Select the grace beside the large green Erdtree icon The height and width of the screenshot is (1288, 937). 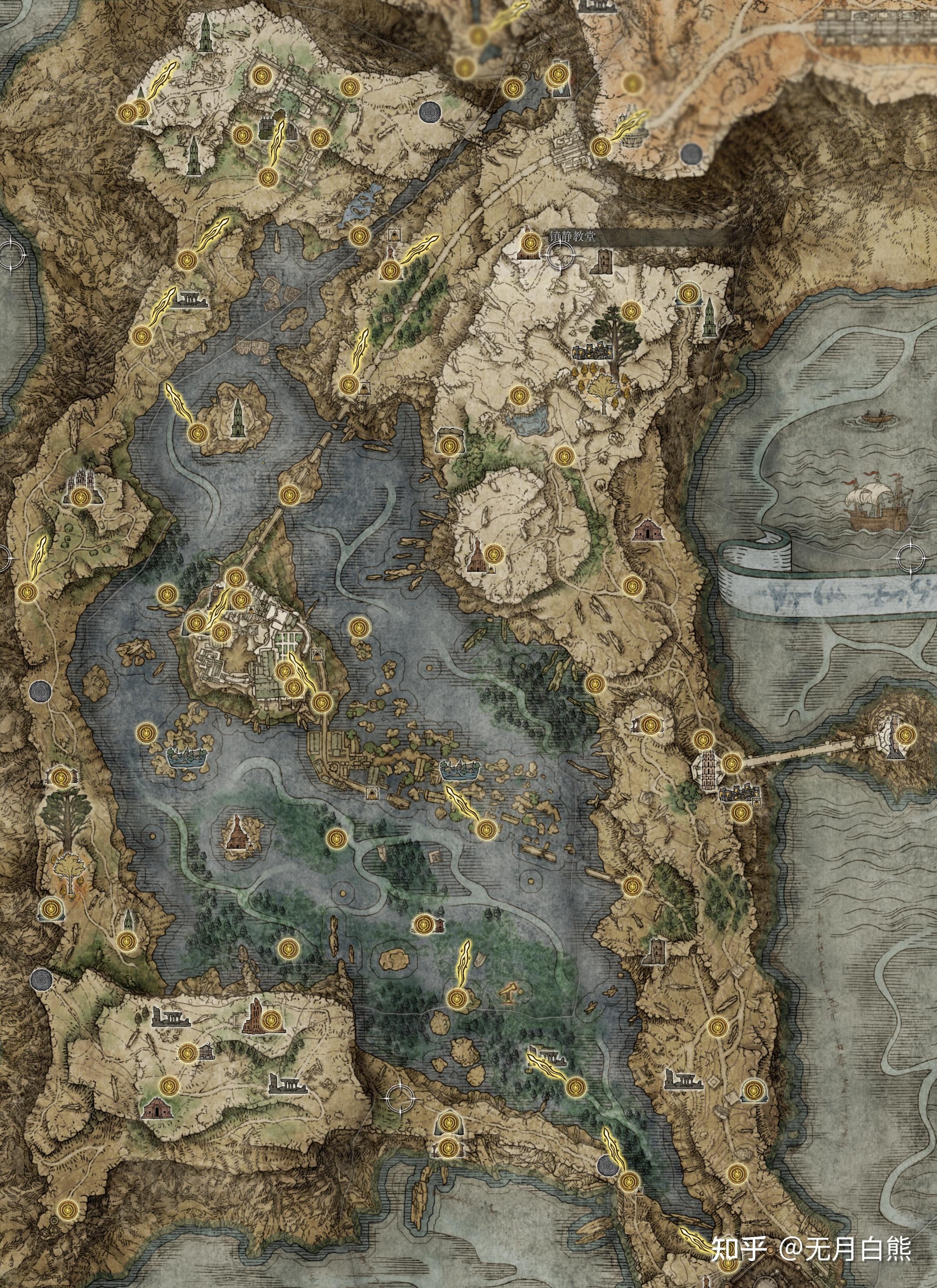tap(630, 311)
